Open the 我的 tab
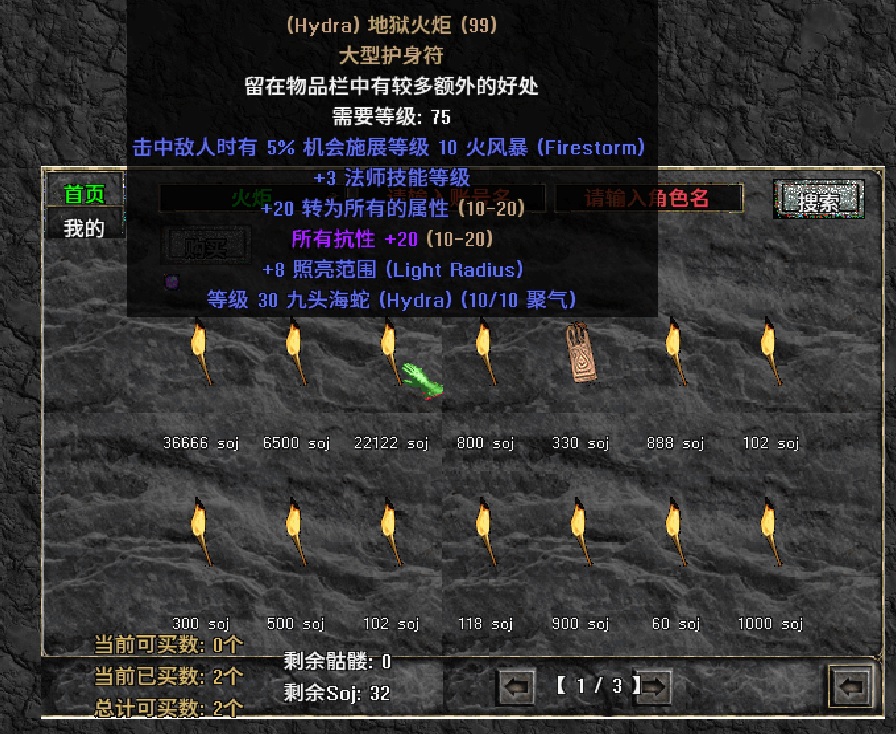This screenshot has height=734, width=896. pyautogui.click(x=84, y=228)
